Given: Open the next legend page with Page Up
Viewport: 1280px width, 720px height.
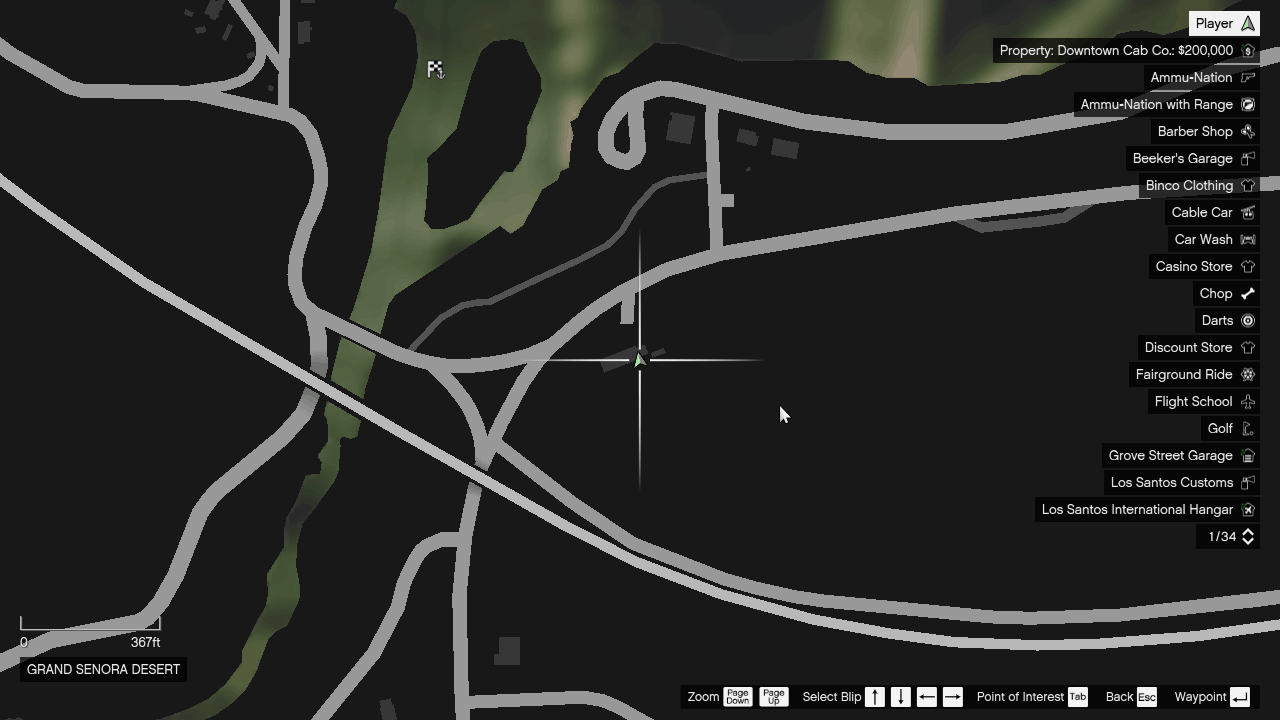Looking at the screenshot, I should (x=773, y=697).
